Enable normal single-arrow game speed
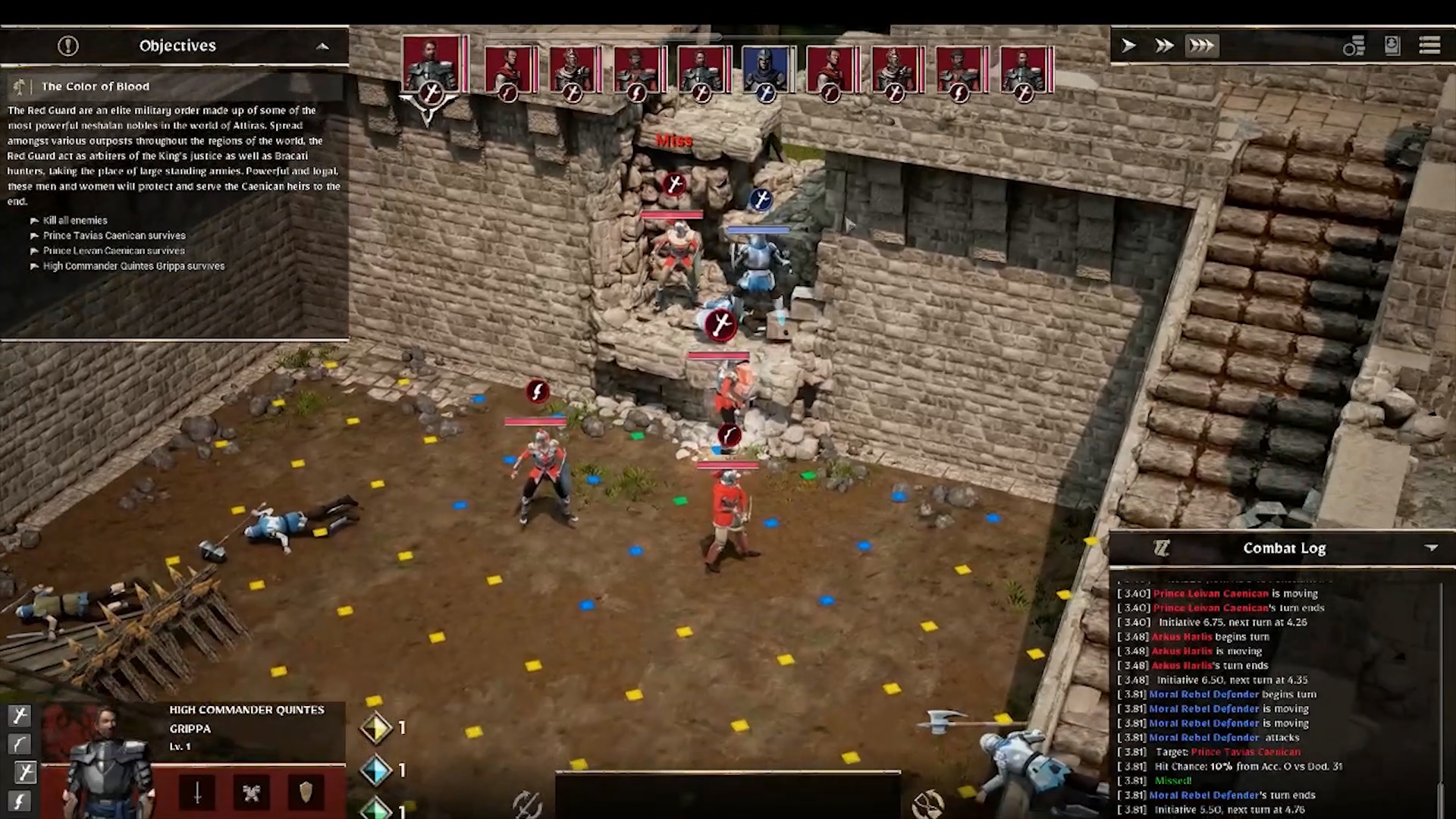 [1128, 45]
